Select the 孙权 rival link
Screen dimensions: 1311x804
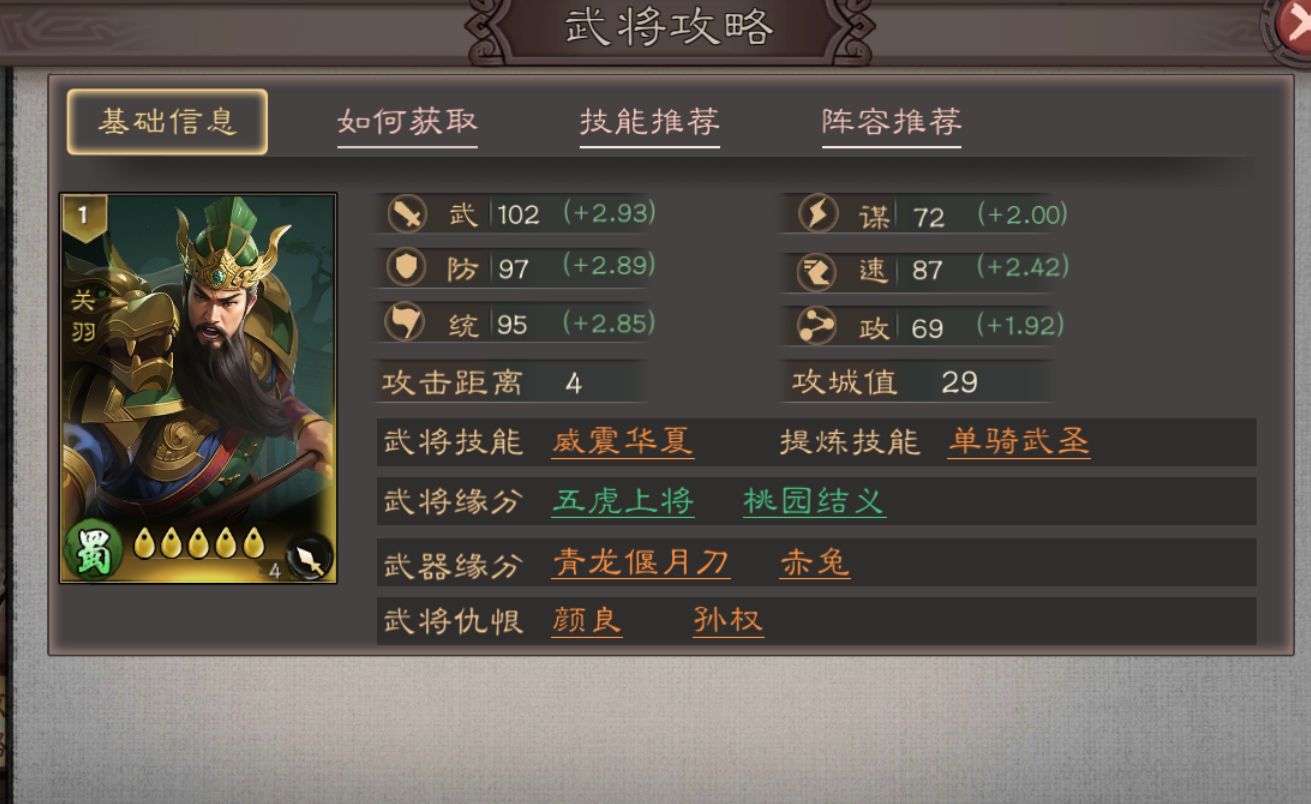pyautogui.click(x=727, y=622)
